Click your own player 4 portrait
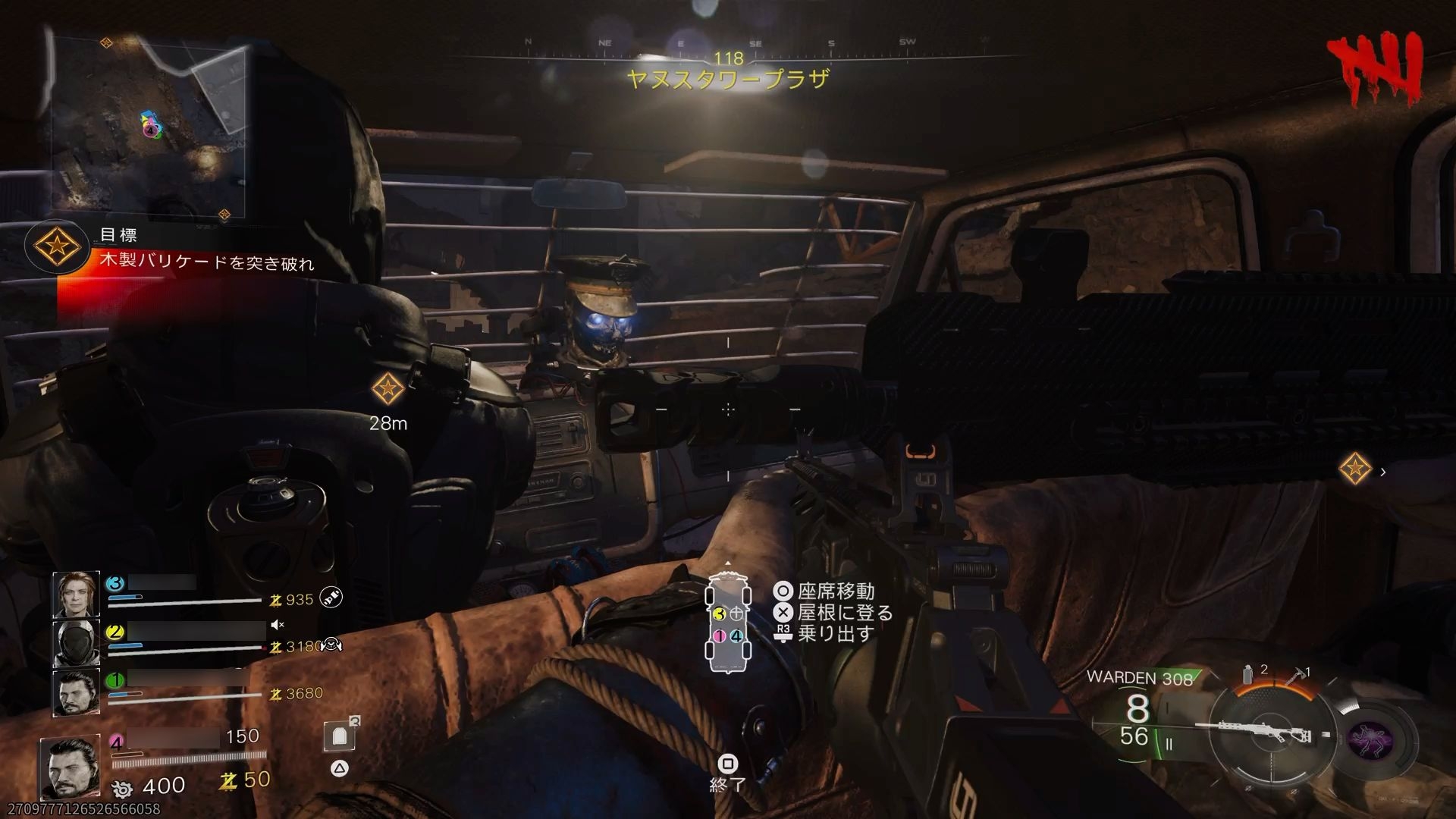Screen dimensions: 1456x819 coord(70,766)
